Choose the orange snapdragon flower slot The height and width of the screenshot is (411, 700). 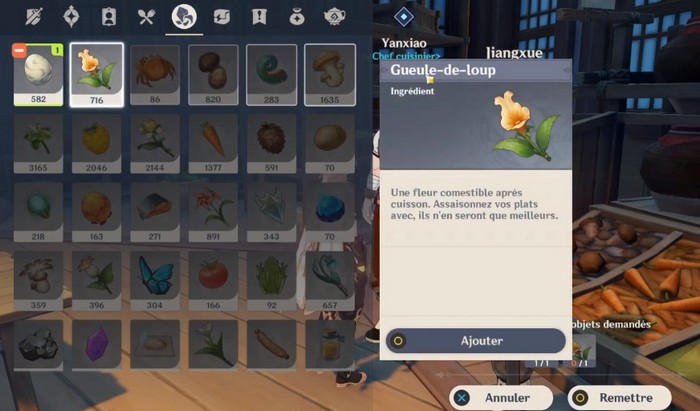(97, 72)
